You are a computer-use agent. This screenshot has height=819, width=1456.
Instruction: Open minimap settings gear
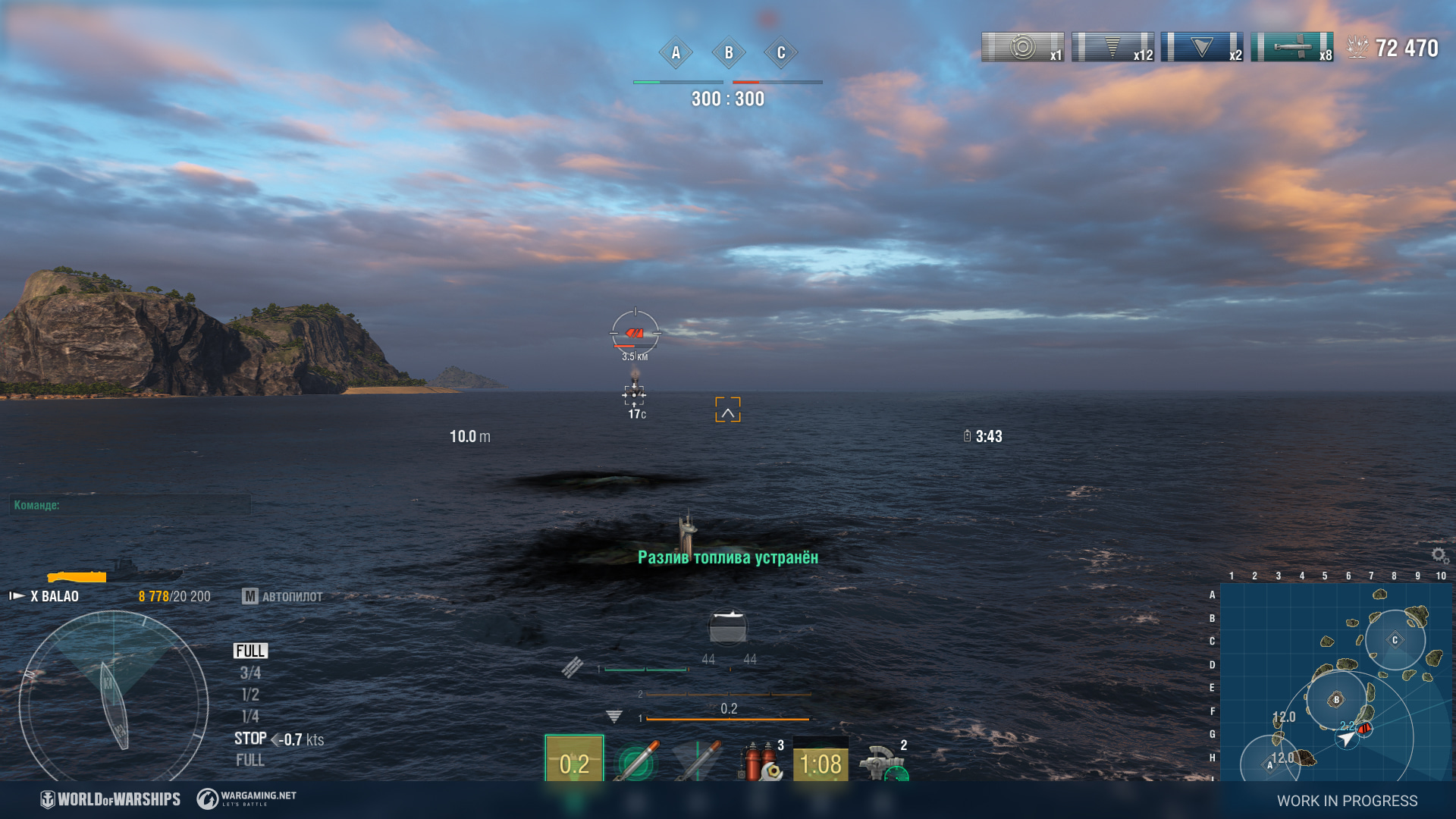[x=1439, y=556]
